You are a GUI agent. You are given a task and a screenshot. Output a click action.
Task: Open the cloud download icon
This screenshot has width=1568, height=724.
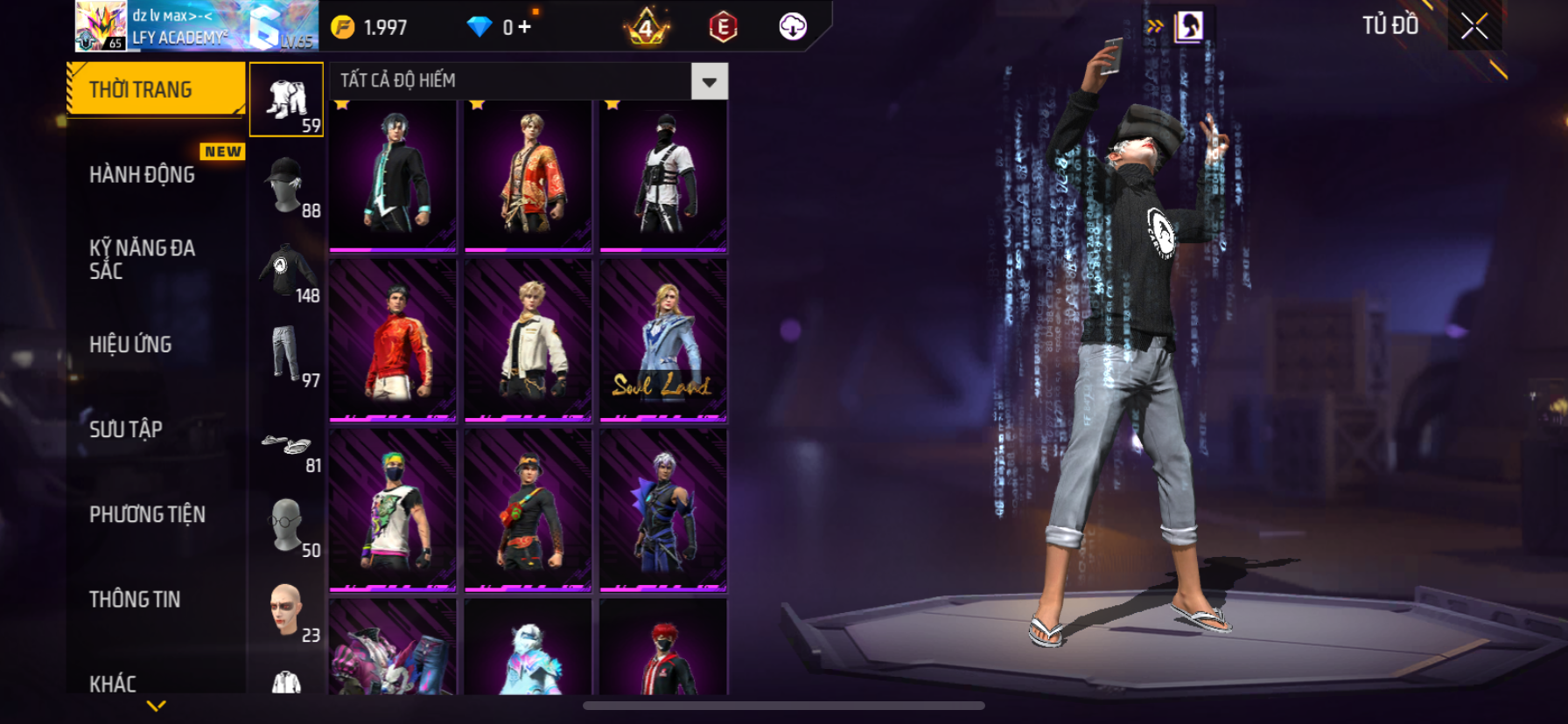pos(793,27)
